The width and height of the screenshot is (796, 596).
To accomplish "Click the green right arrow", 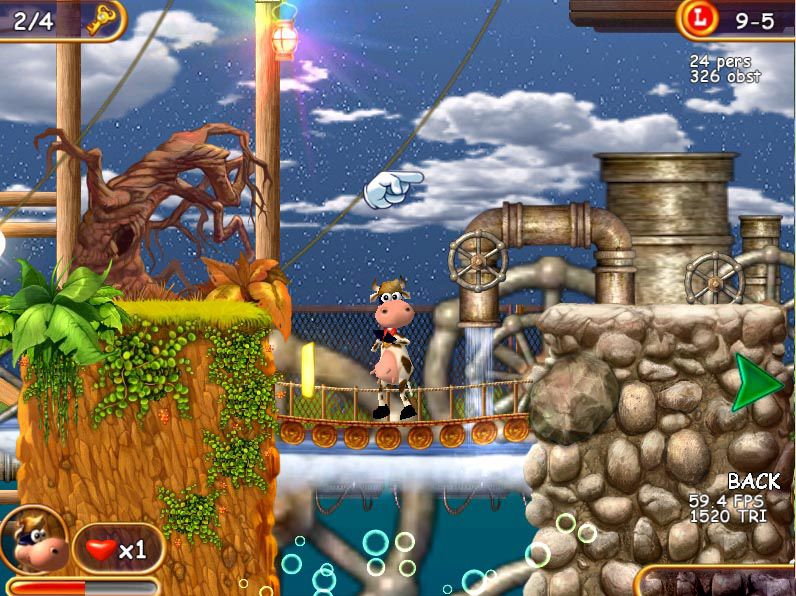I will (755, 382).
